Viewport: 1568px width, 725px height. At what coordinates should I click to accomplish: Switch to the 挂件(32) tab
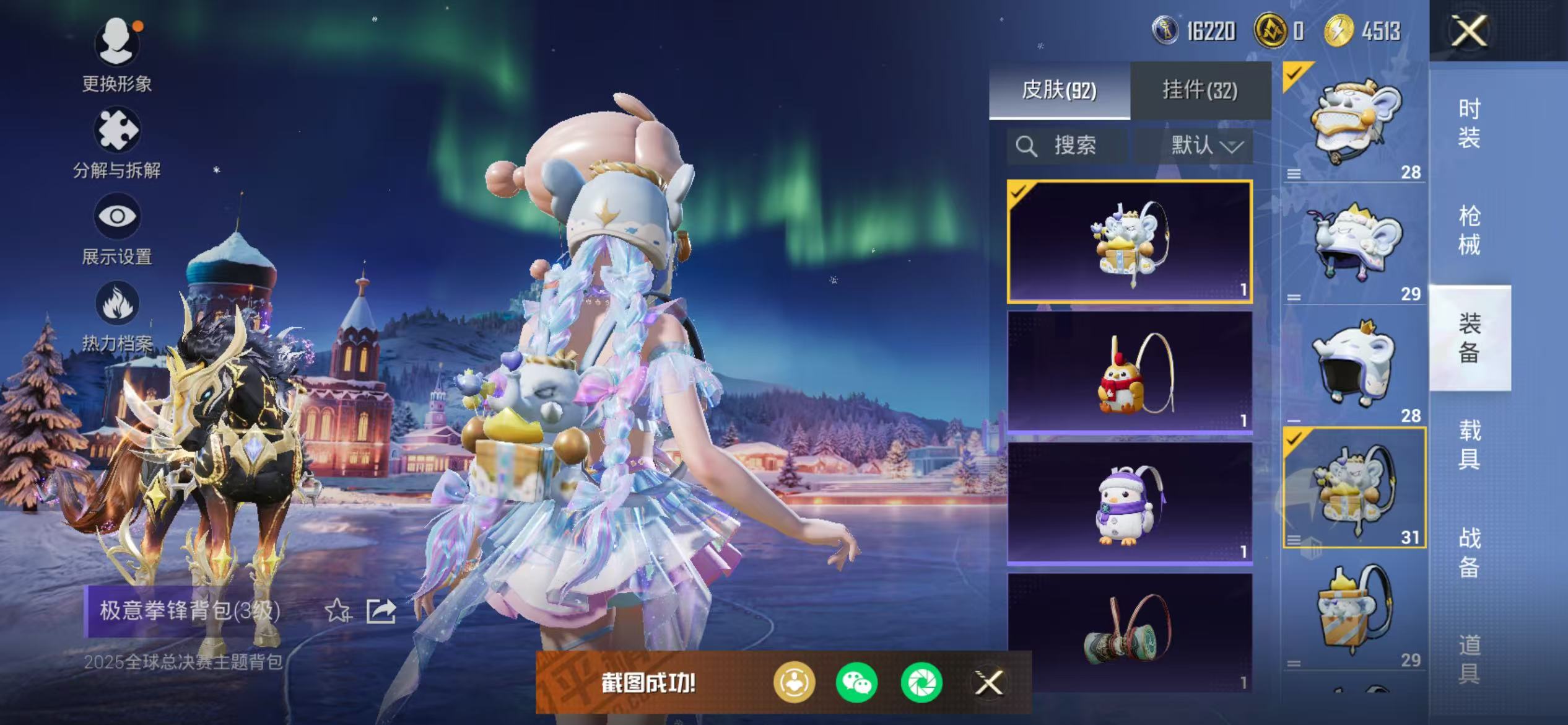(x=1200, y=89)
